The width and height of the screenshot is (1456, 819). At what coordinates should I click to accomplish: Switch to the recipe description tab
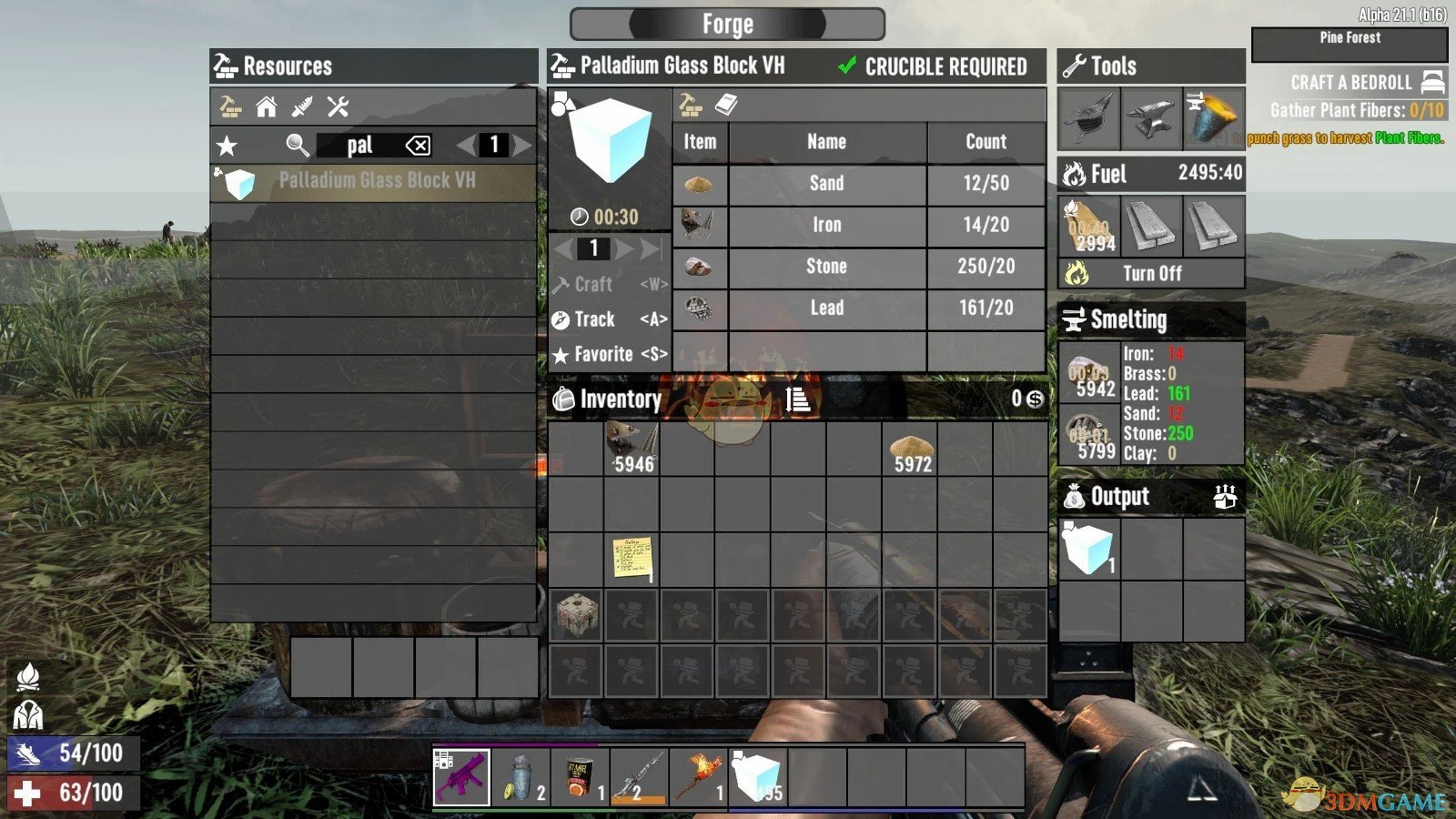[725, 106]
